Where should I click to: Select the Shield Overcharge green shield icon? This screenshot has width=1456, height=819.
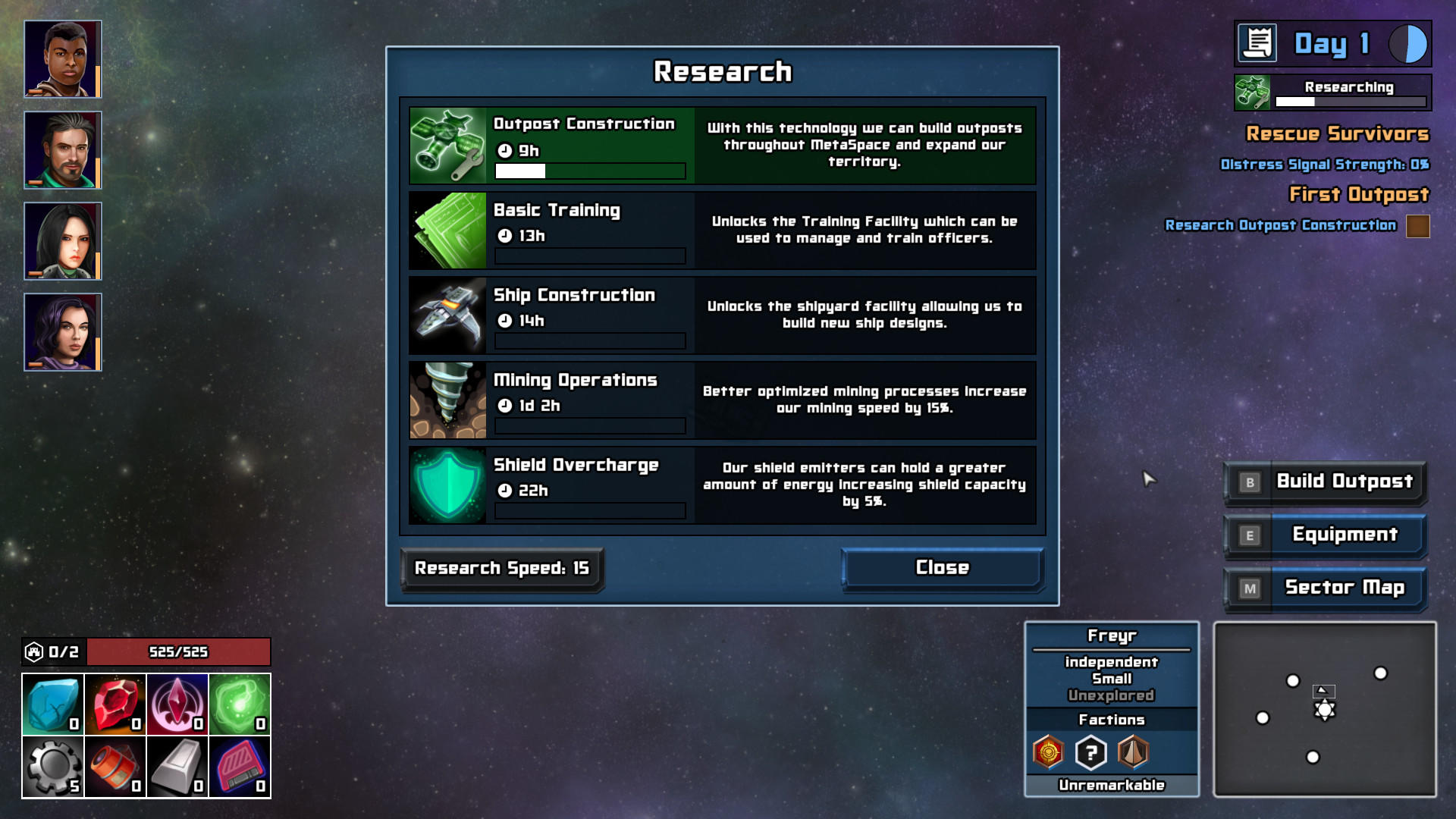(447, 485)
